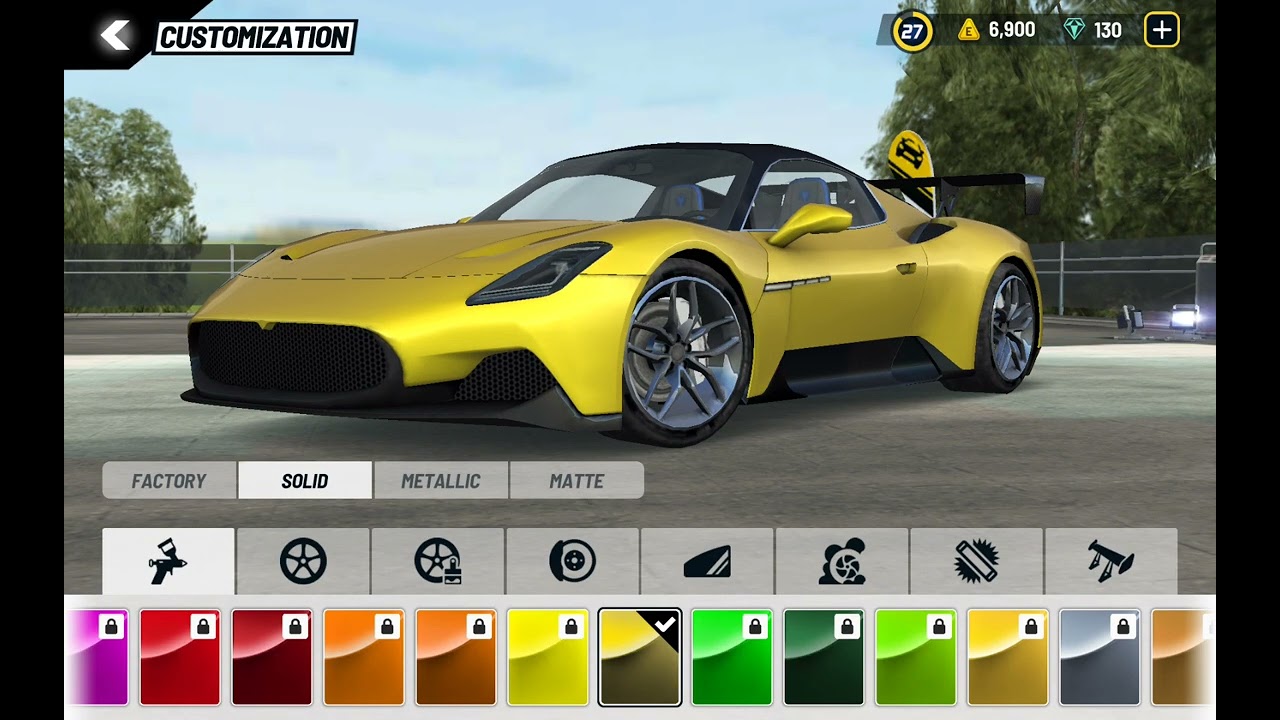Select the check-marked yellow swatch

(x=640, y=658)
